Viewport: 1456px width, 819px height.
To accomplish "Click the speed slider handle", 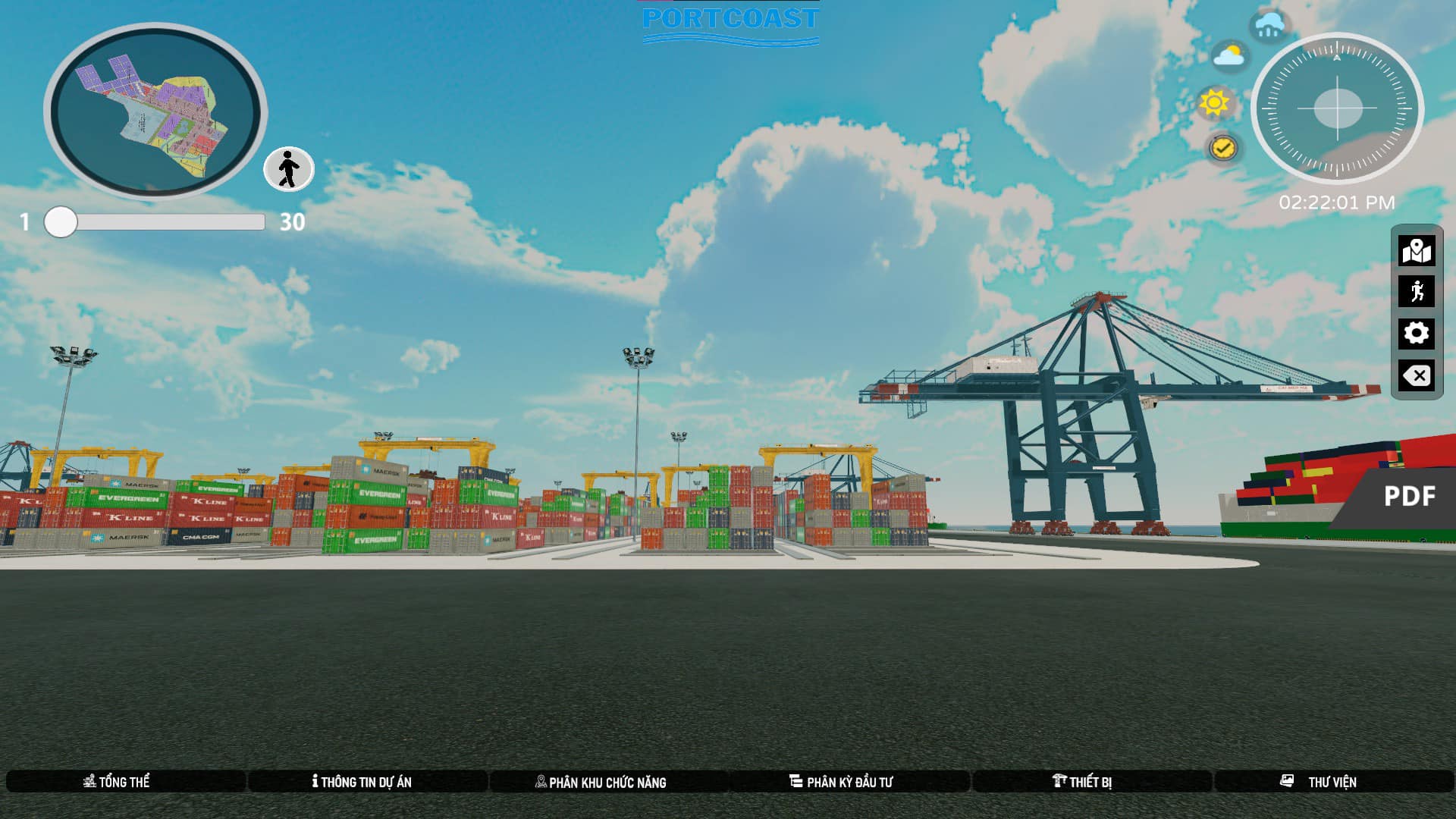I will point(61,222).
